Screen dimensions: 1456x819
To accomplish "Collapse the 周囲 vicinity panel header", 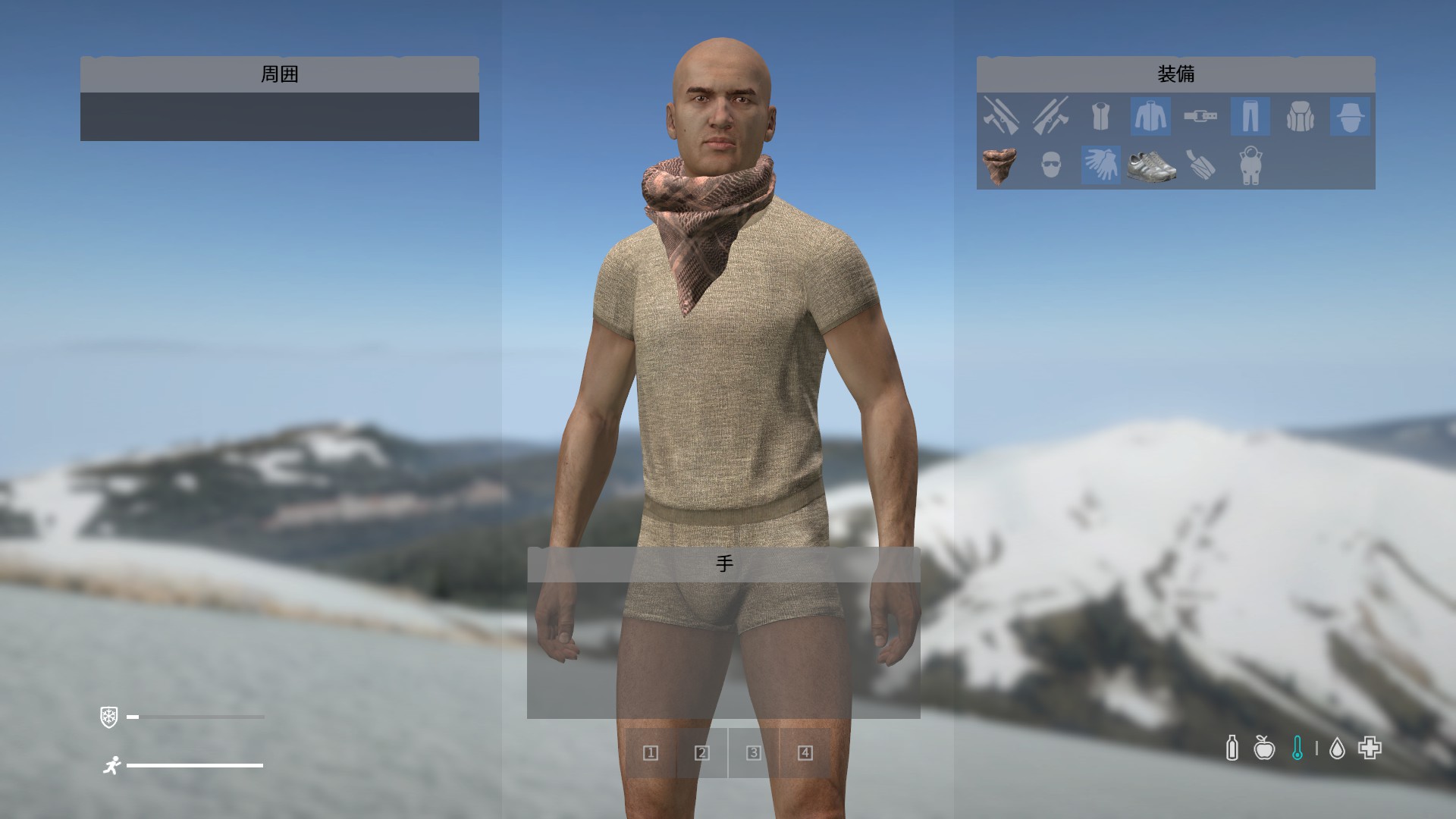I will (280, 74).
